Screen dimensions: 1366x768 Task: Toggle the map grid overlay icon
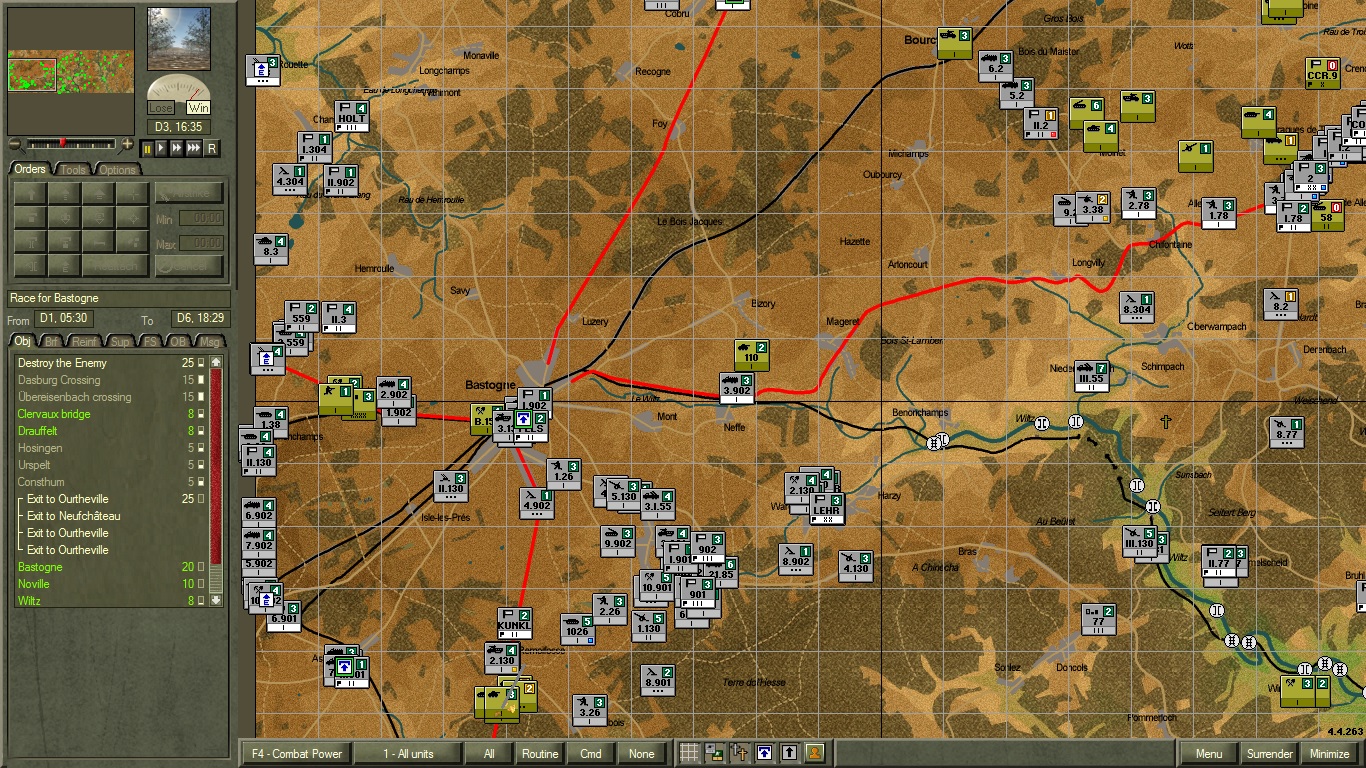[689, 754]
